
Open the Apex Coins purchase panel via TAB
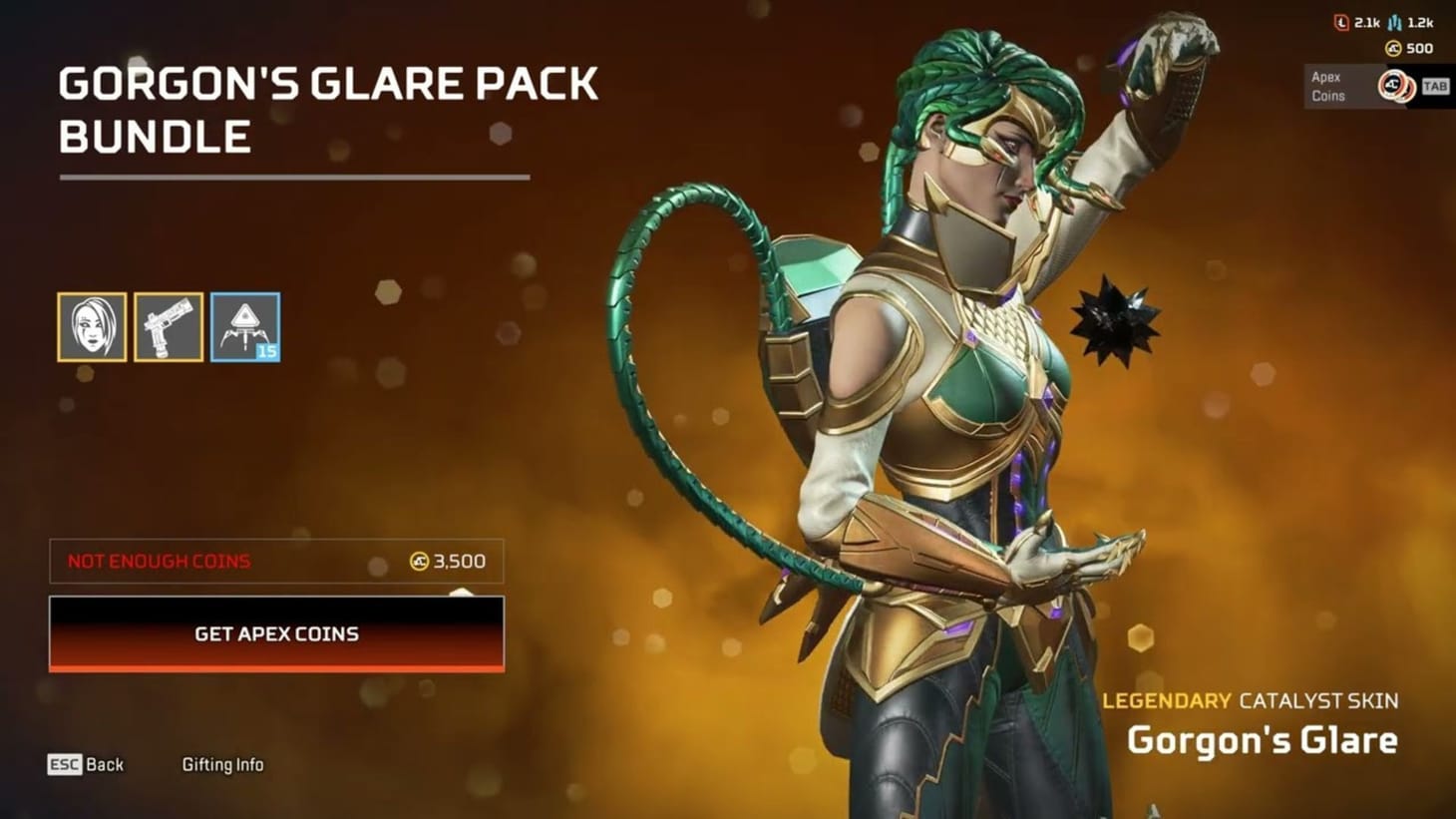1436,87
